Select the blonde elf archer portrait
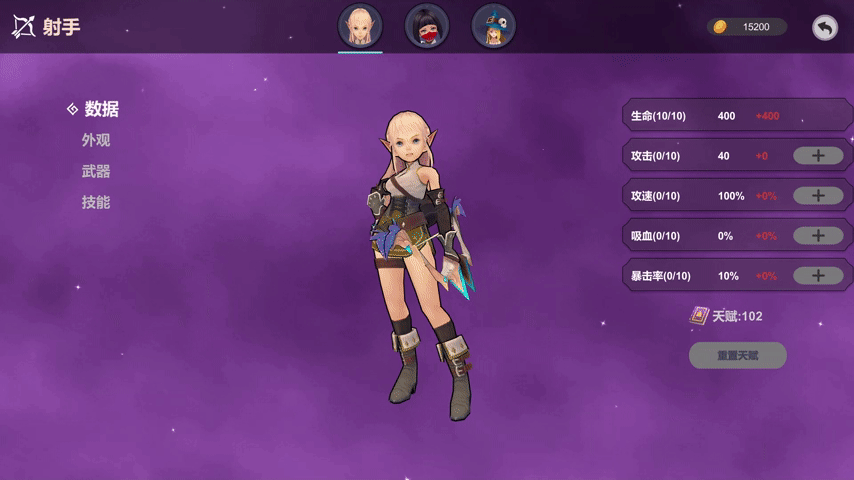854x480 pixels. pyautogui.click(x=360, y=26)
